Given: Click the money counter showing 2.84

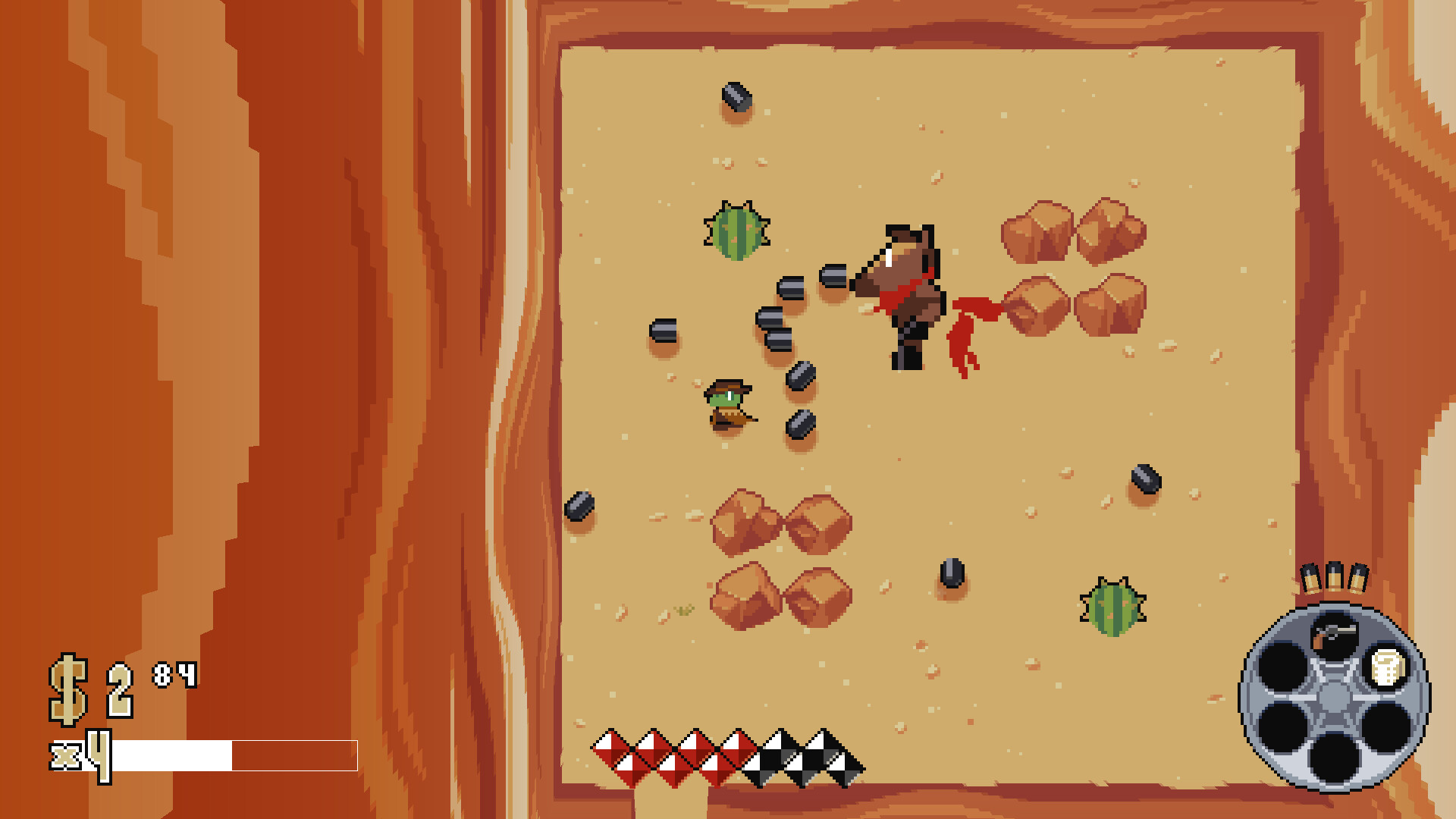Looking at the screenshot, I should 121,681.
